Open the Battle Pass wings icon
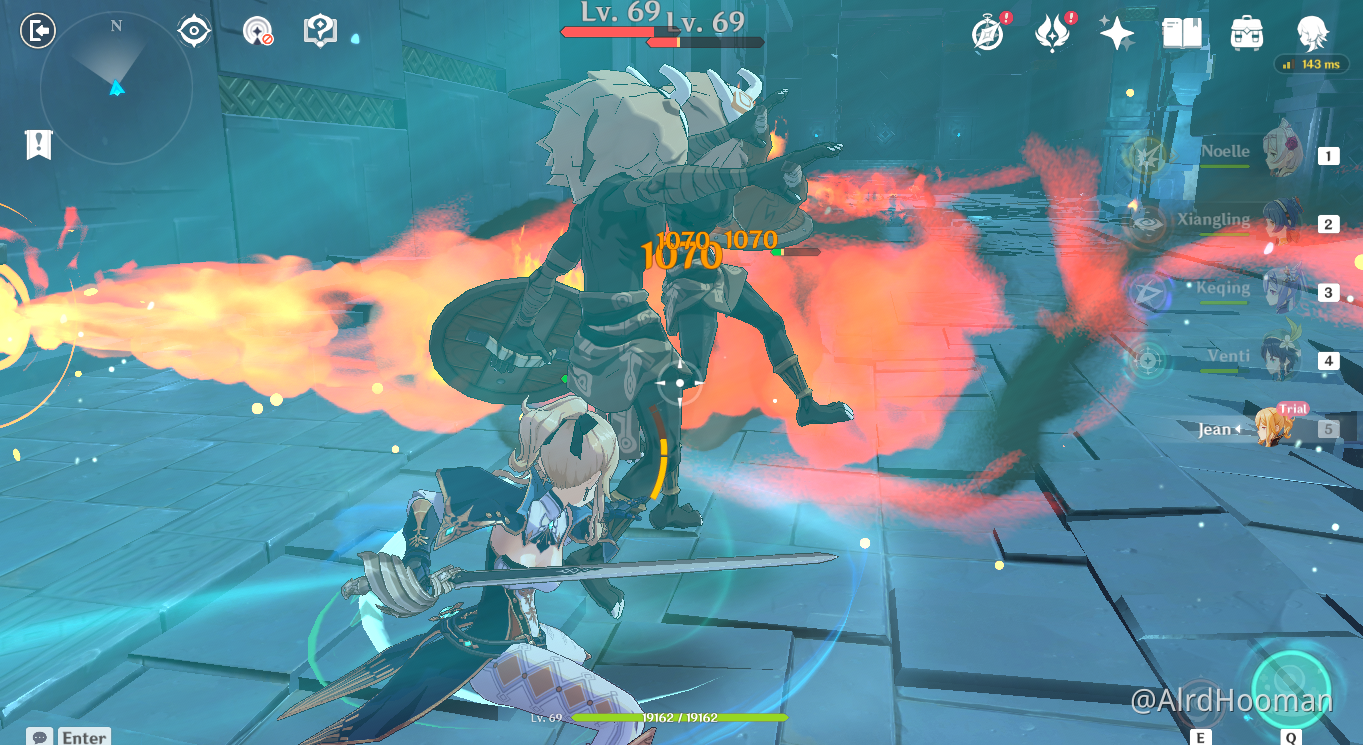Image resolution: width=1363 pixels, height=745 pixels. 1053,32
